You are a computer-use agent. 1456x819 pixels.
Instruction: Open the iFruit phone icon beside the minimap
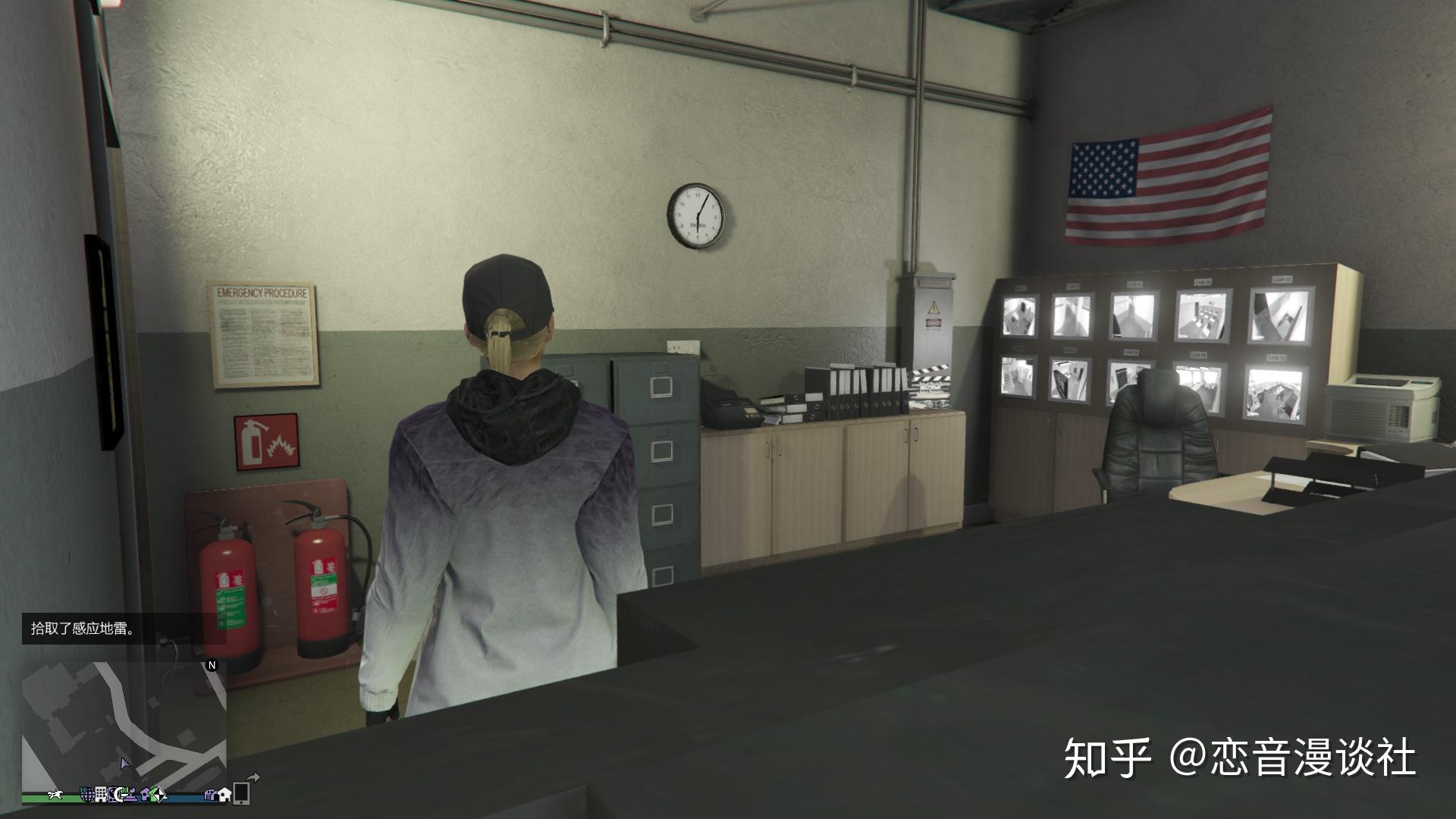(x=240, y=795)
